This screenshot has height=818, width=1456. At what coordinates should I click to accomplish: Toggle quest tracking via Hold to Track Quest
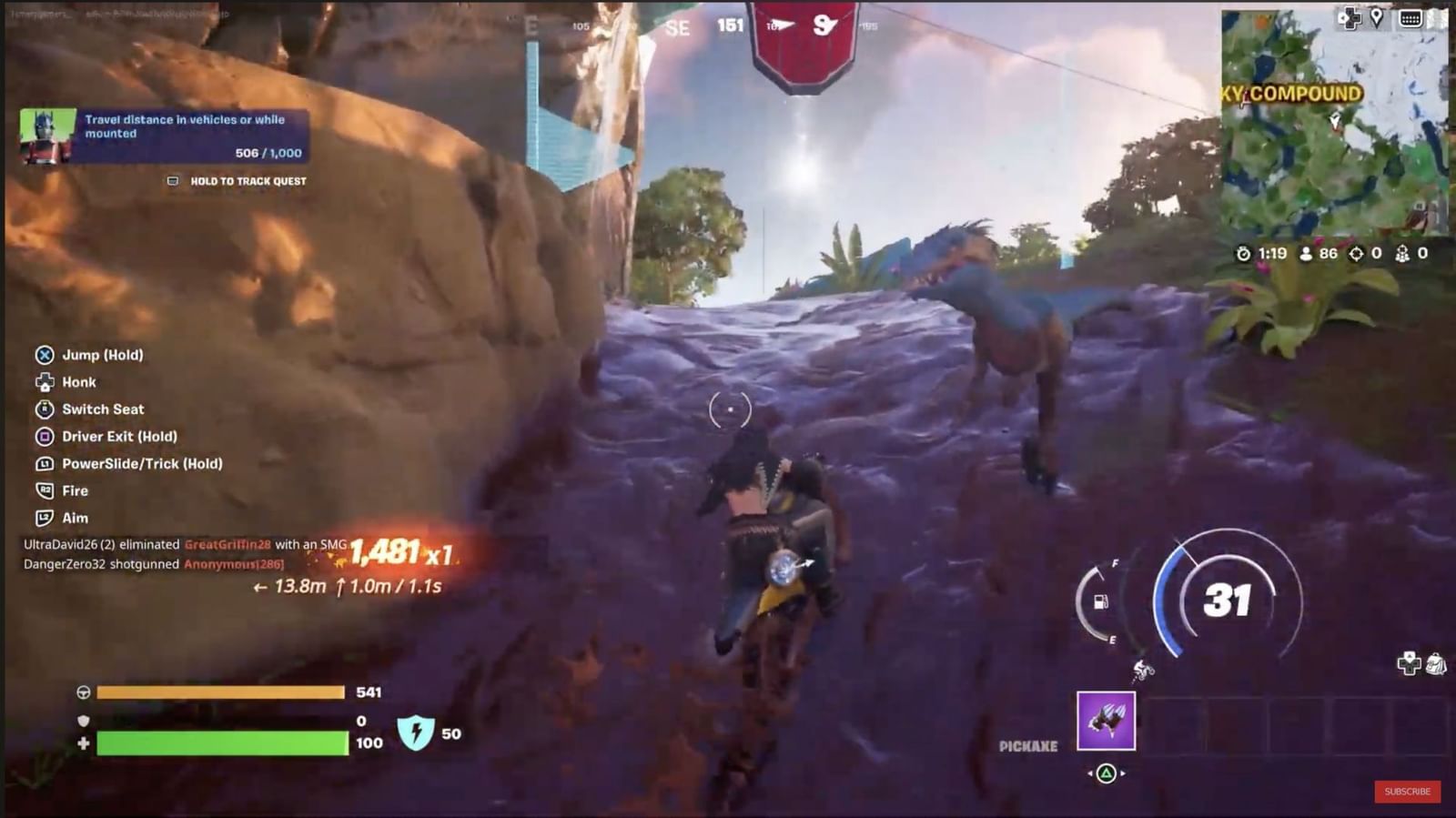[237, 181]
